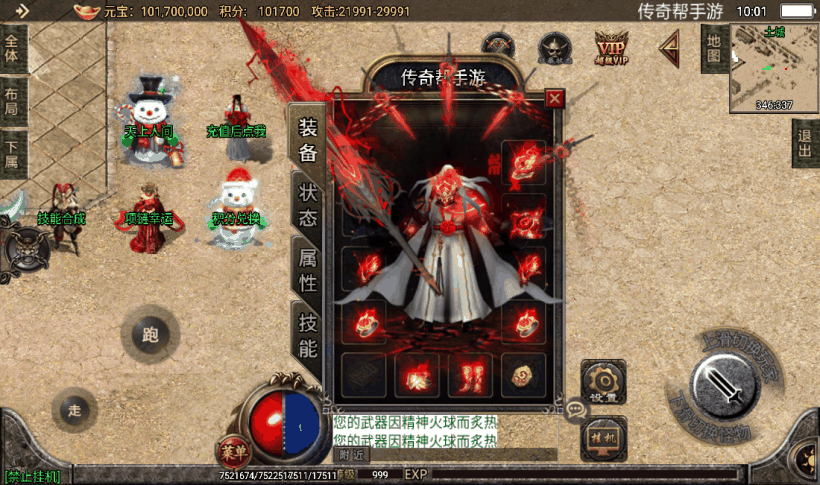Toggle the 走 walk button
Image resolution: width=820 pixels, height=485 pixels.
pos(75,410)
